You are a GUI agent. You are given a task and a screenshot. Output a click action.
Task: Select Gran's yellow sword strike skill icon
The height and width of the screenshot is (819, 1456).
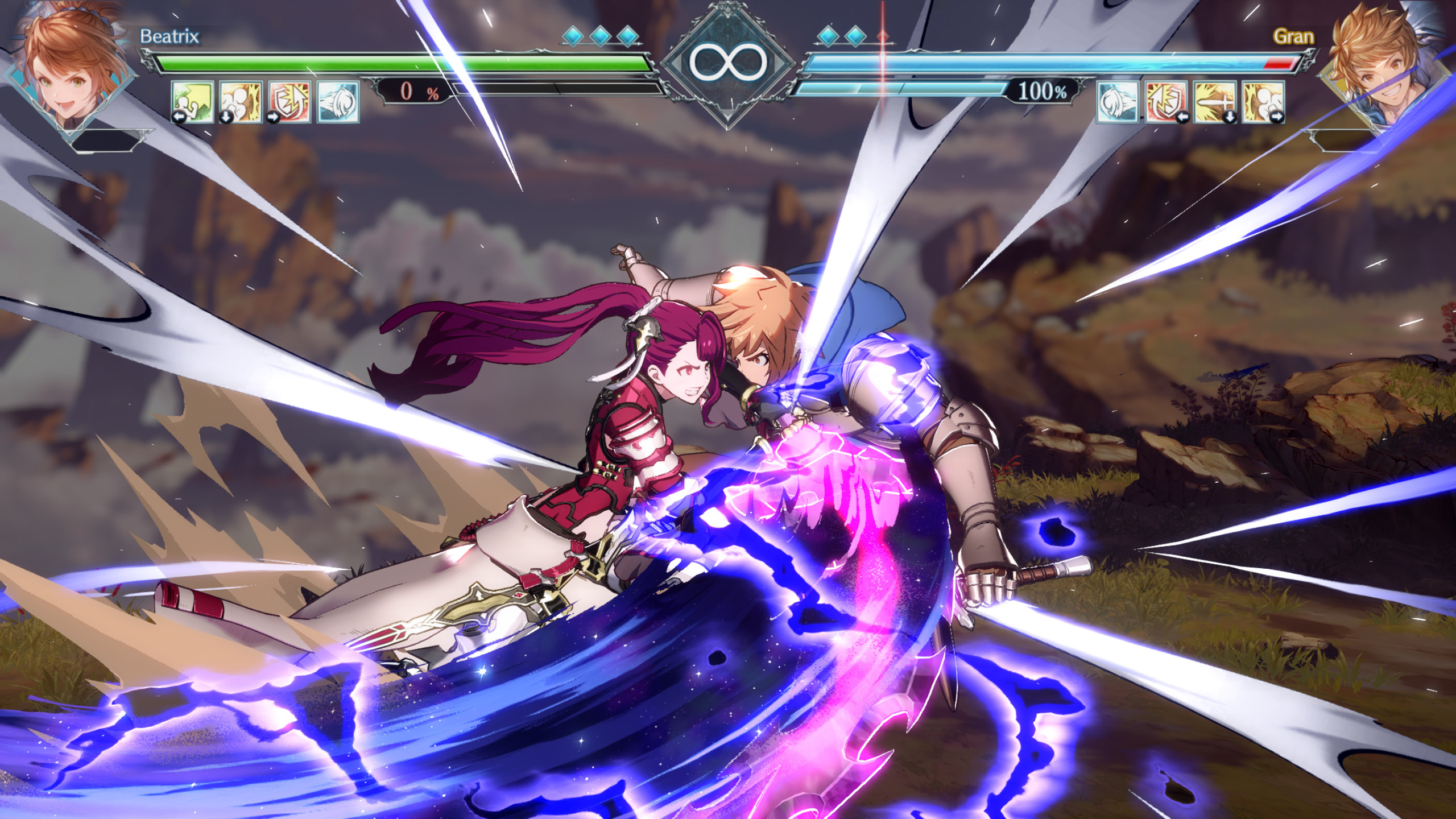pos(1215,102)
